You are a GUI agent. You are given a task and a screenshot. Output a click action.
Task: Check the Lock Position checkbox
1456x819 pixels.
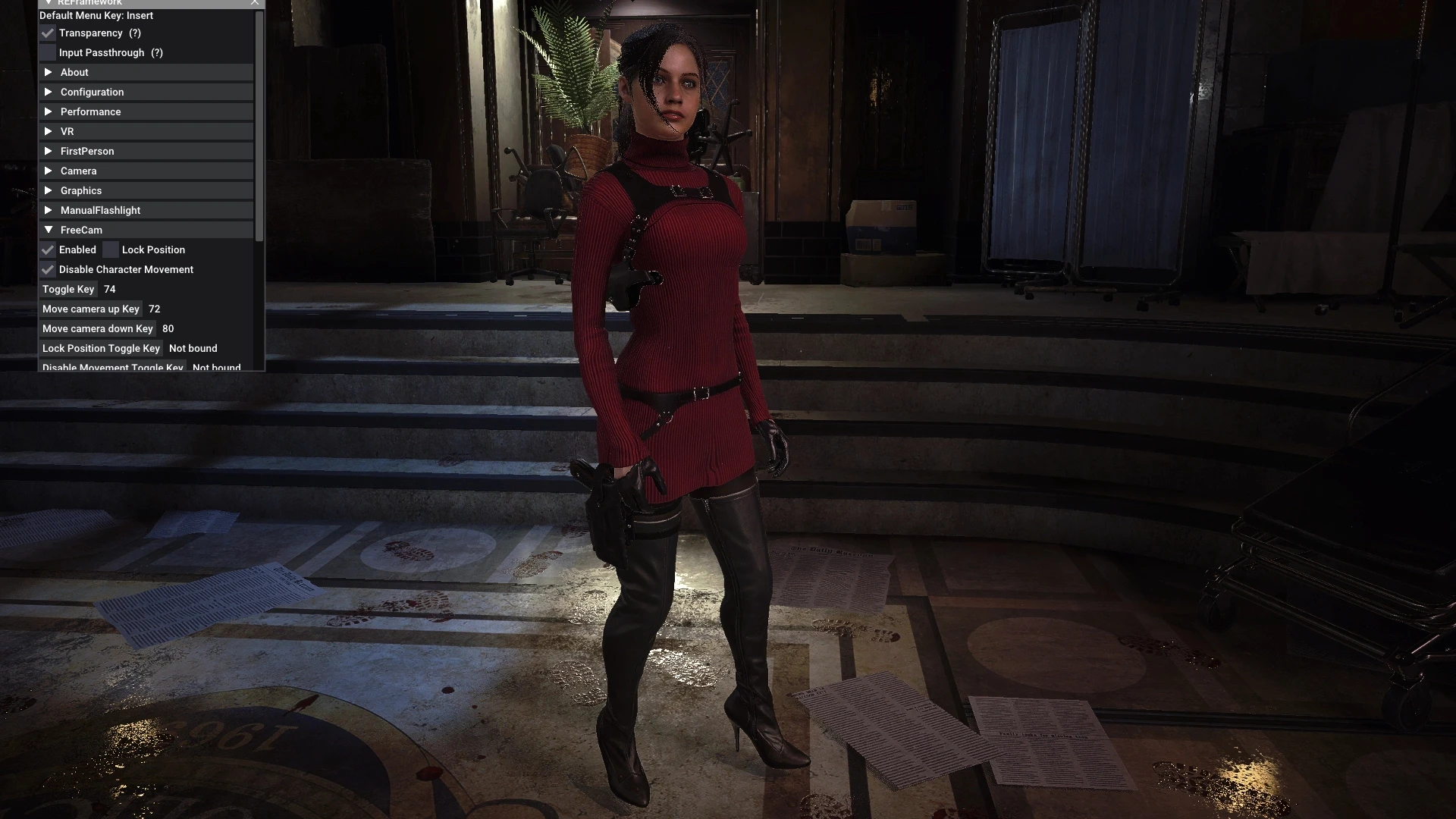click(111, 249)
